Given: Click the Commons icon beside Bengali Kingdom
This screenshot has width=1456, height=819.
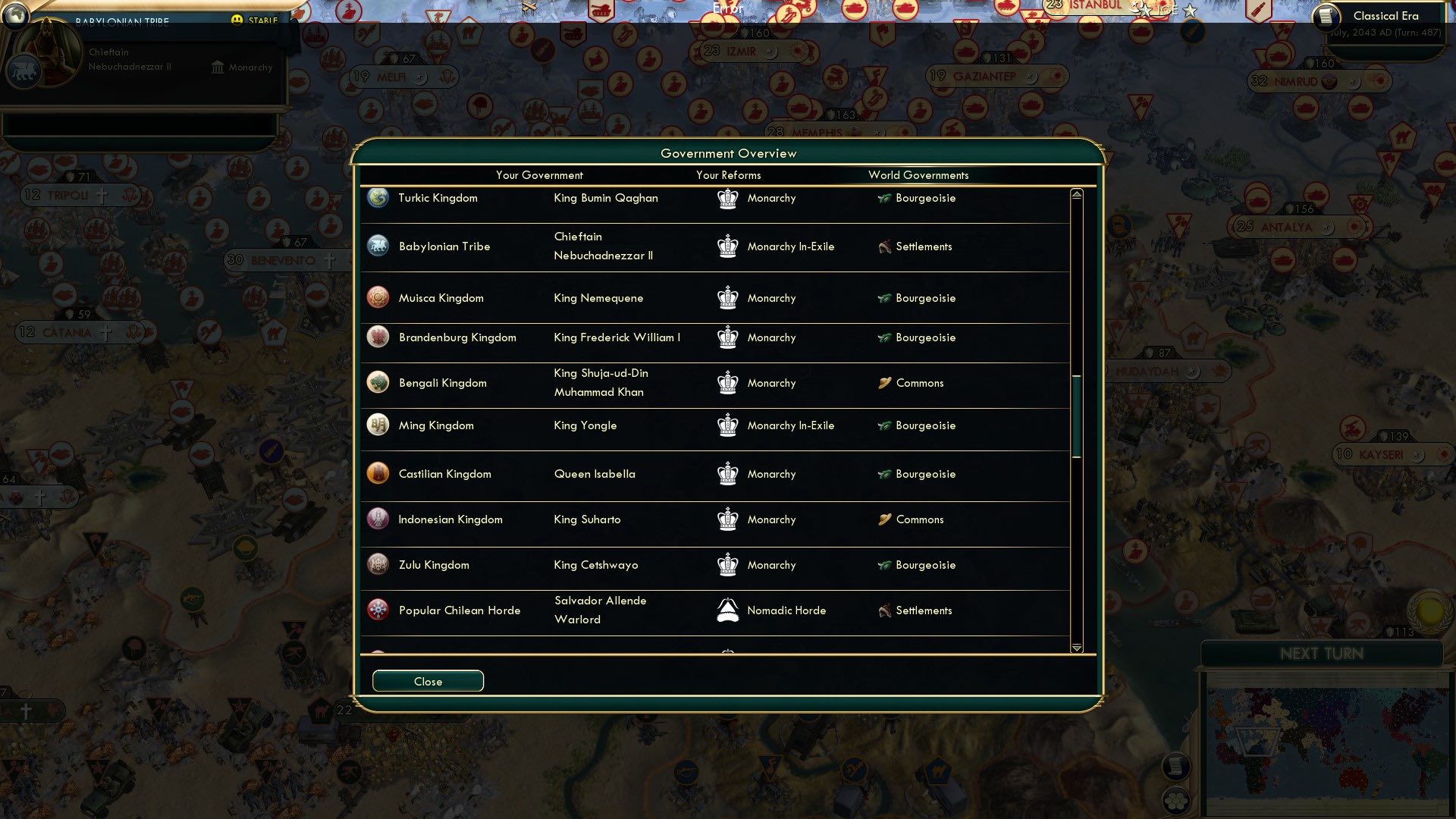Looking at the screenshot, I should click(883, 383).
